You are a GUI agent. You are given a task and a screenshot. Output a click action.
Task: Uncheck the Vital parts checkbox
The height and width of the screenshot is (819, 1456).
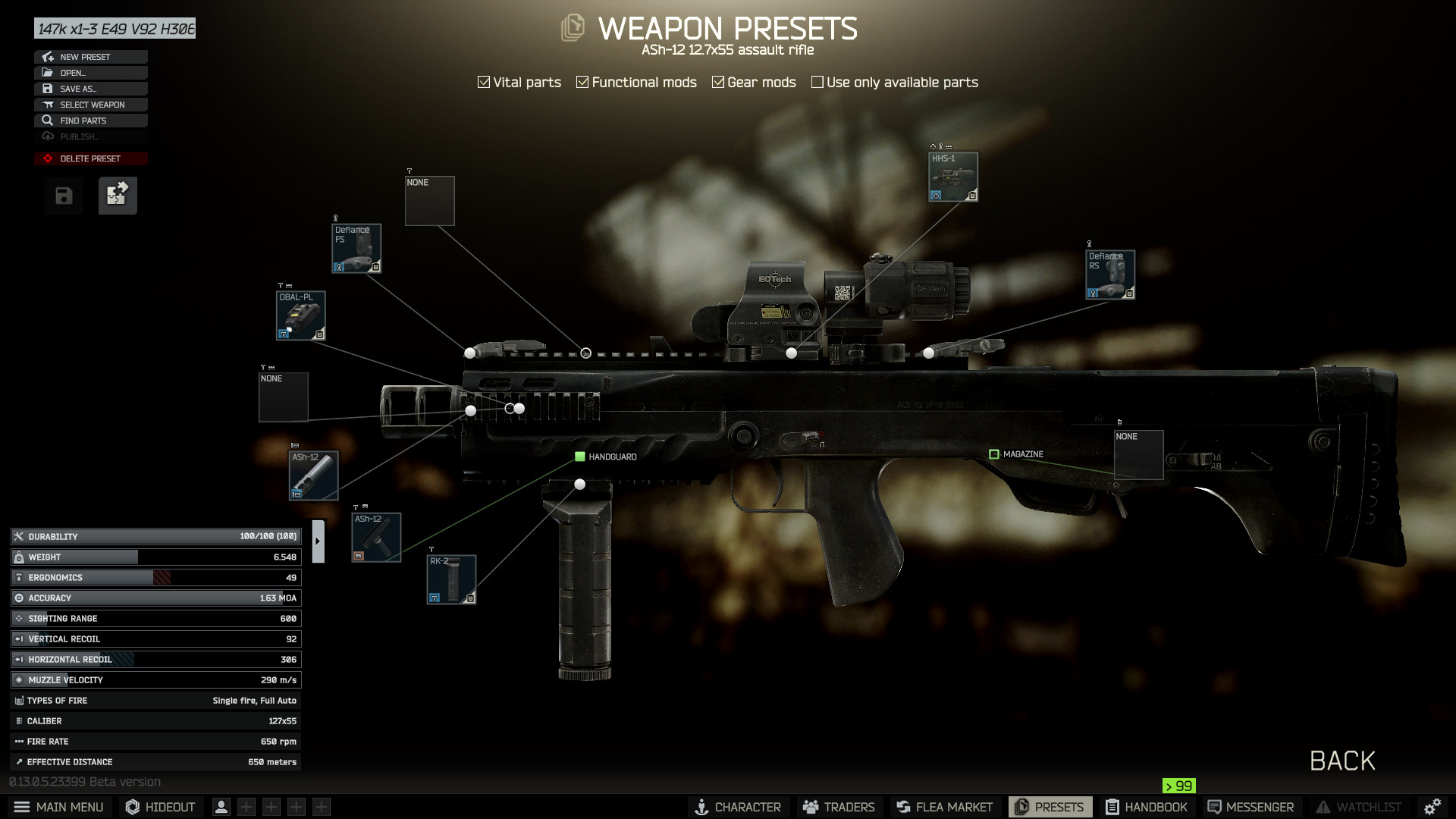pos(484,81)
